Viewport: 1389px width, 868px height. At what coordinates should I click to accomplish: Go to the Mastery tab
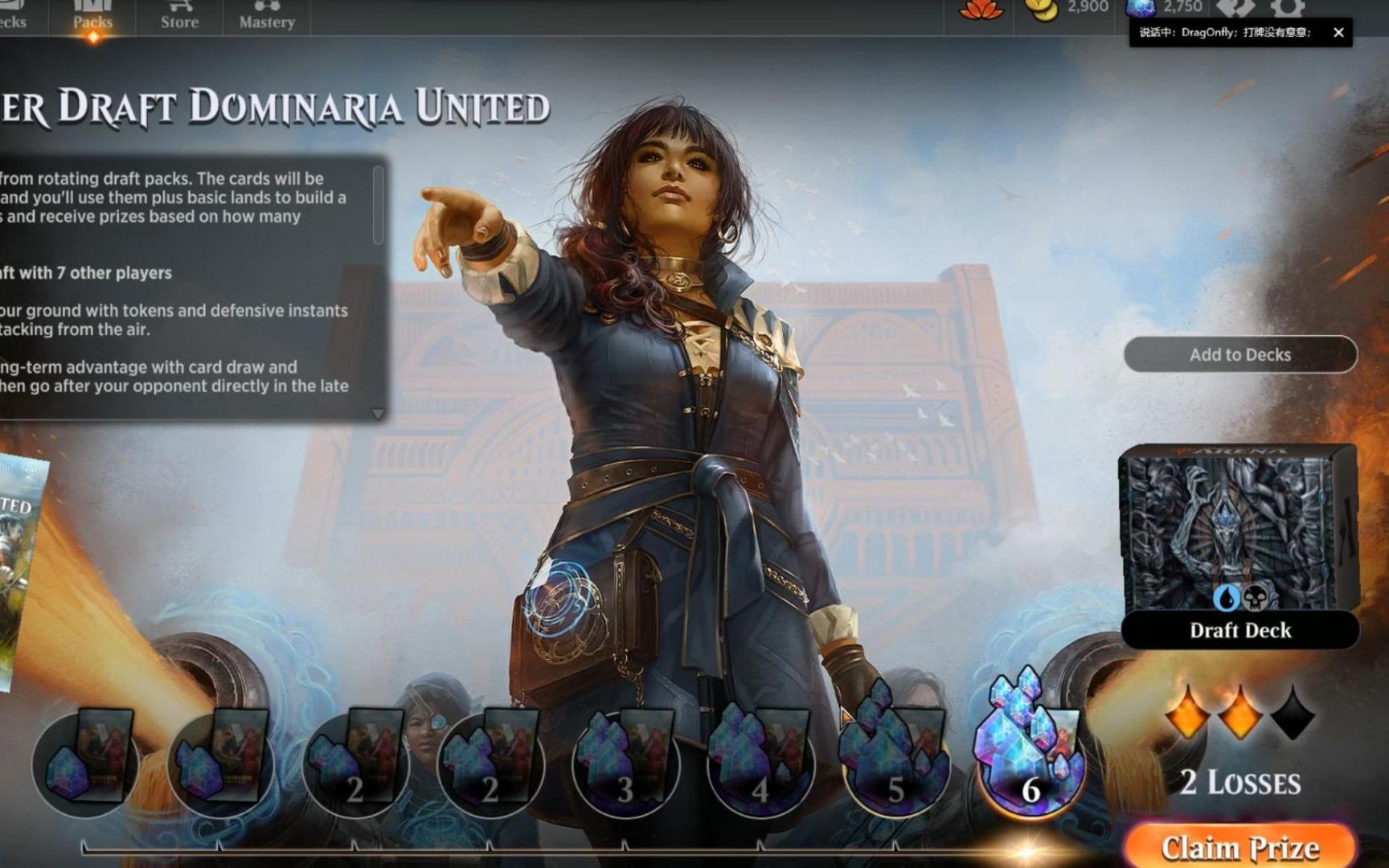(267, 18)
